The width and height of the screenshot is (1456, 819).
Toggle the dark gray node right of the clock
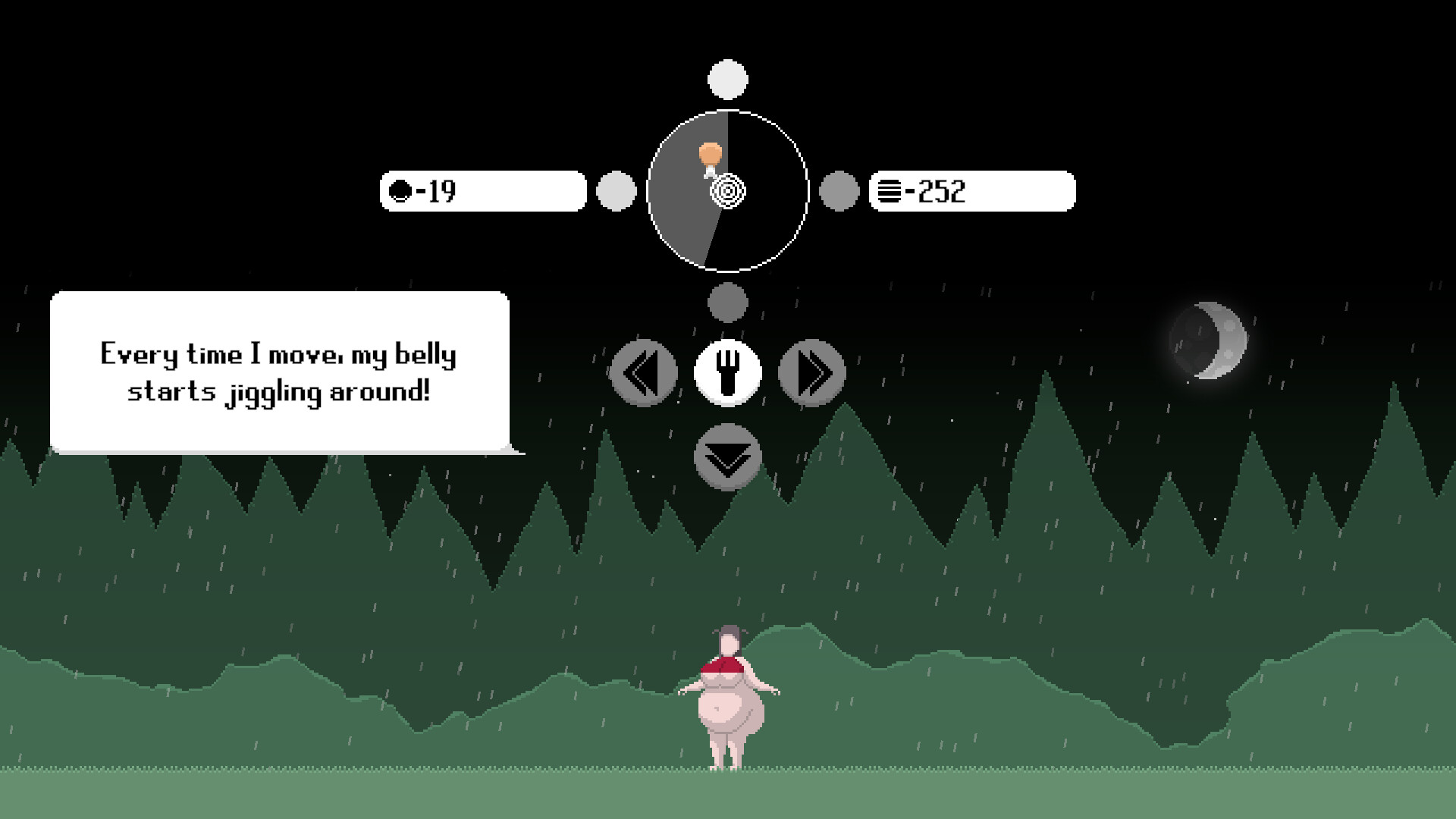pos(839,192)
